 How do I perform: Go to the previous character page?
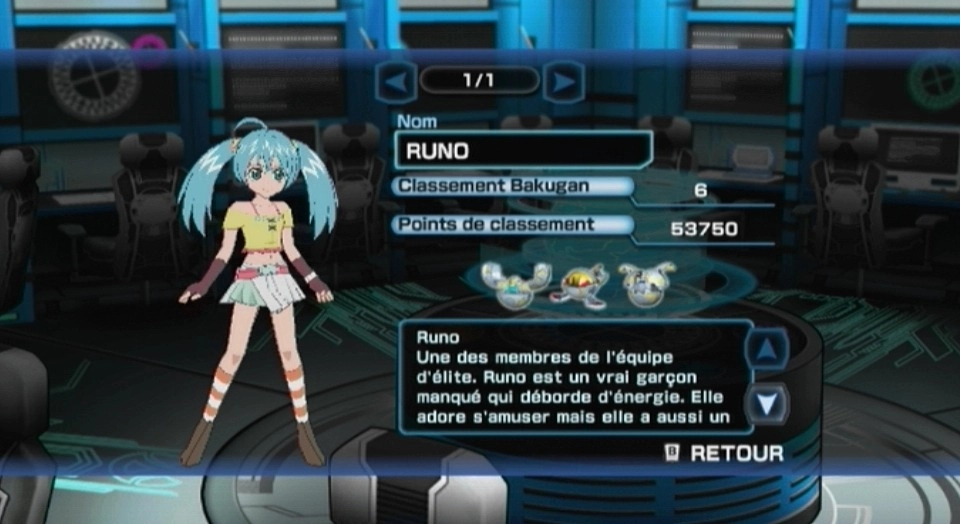tap(396, 82)
